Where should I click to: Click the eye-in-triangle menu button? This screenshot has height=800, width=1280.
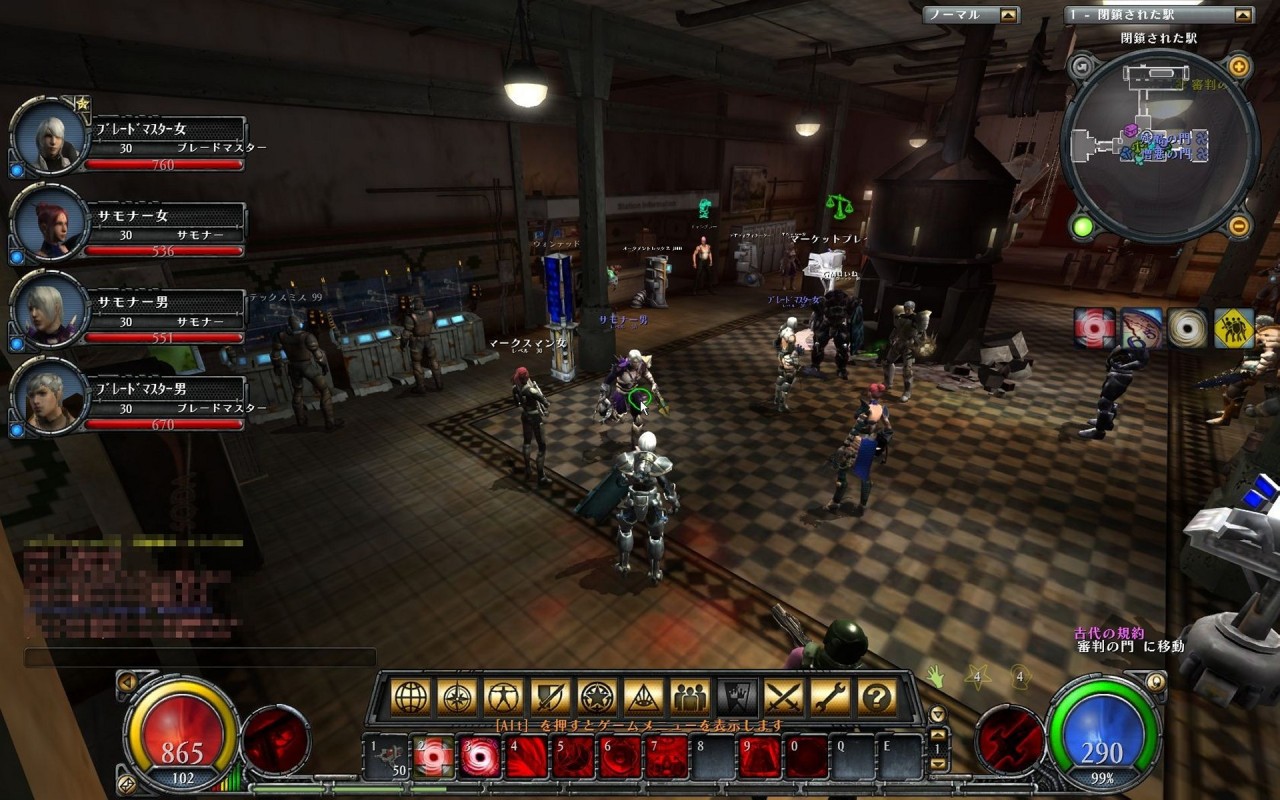coord(644,697)
